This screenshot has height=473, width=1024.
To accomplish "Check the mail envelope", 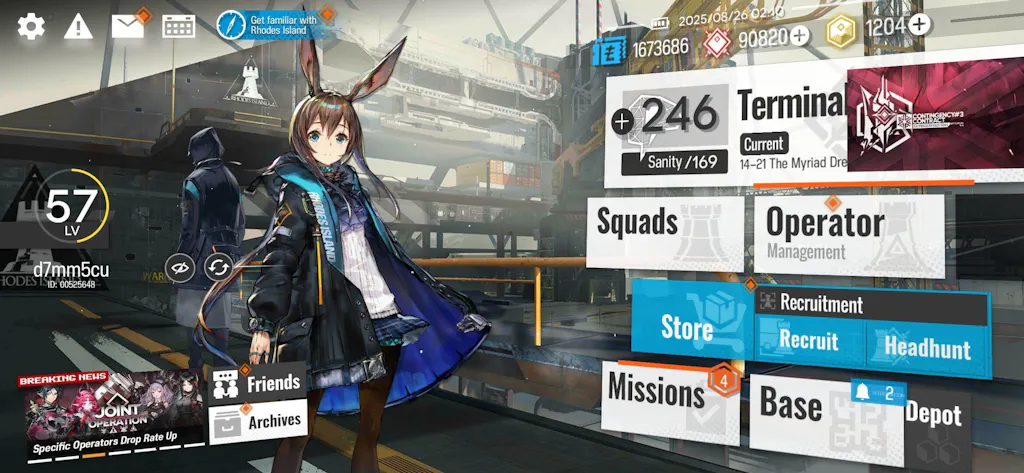I will 127,26.
